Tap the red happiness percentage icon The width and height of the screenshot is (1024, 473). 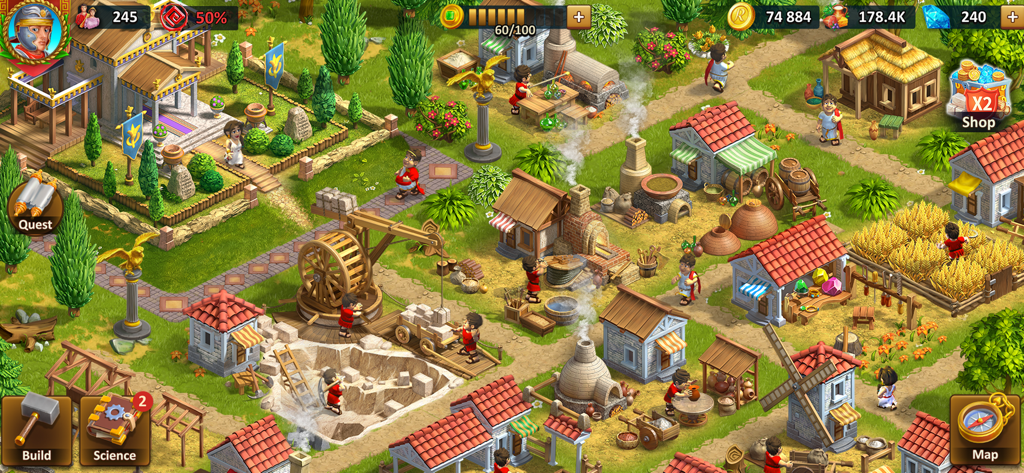click(174, 17)
